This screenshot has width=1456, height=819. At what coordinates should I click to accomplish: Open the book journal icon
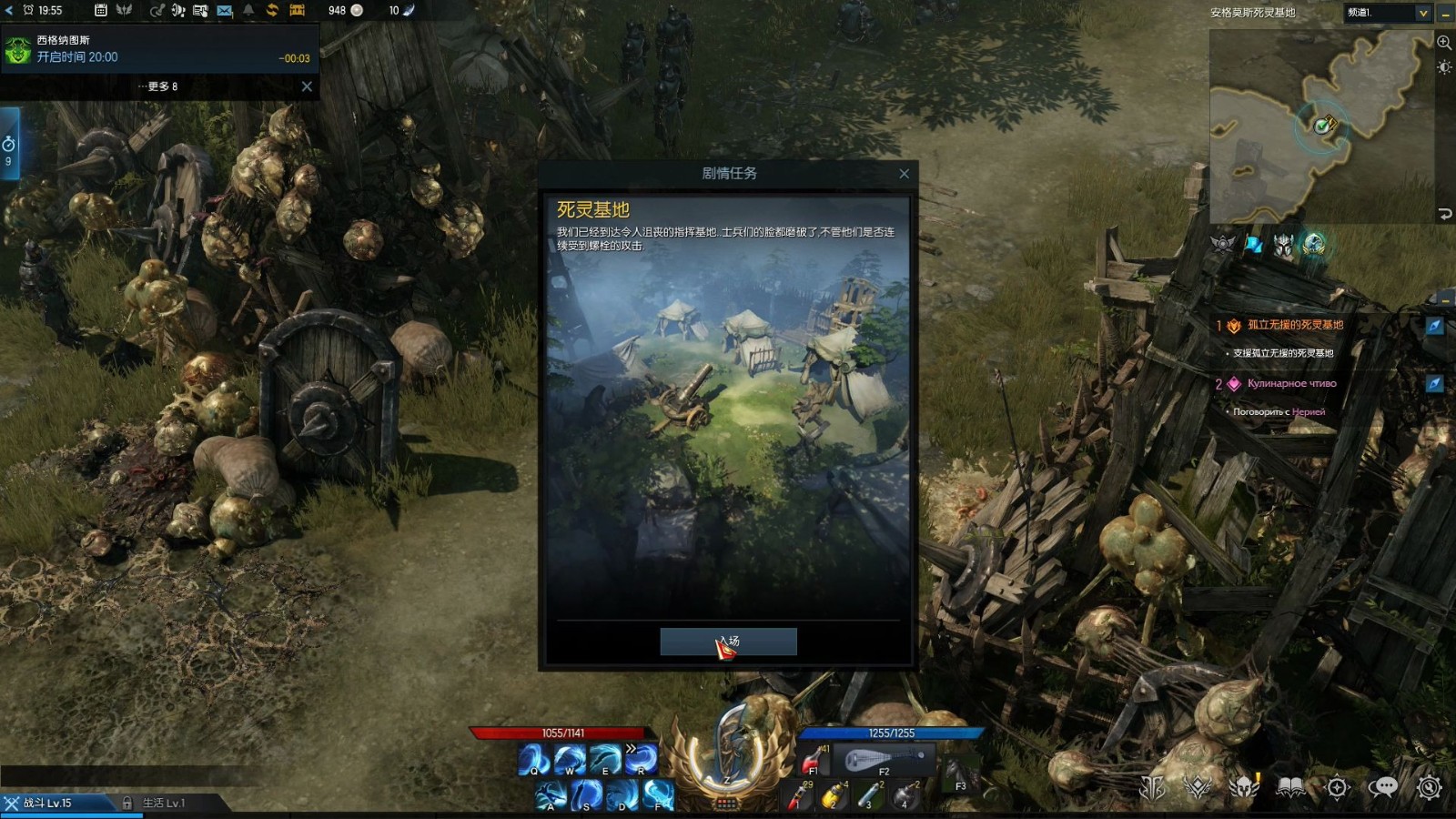click(x=1289, y=787)
